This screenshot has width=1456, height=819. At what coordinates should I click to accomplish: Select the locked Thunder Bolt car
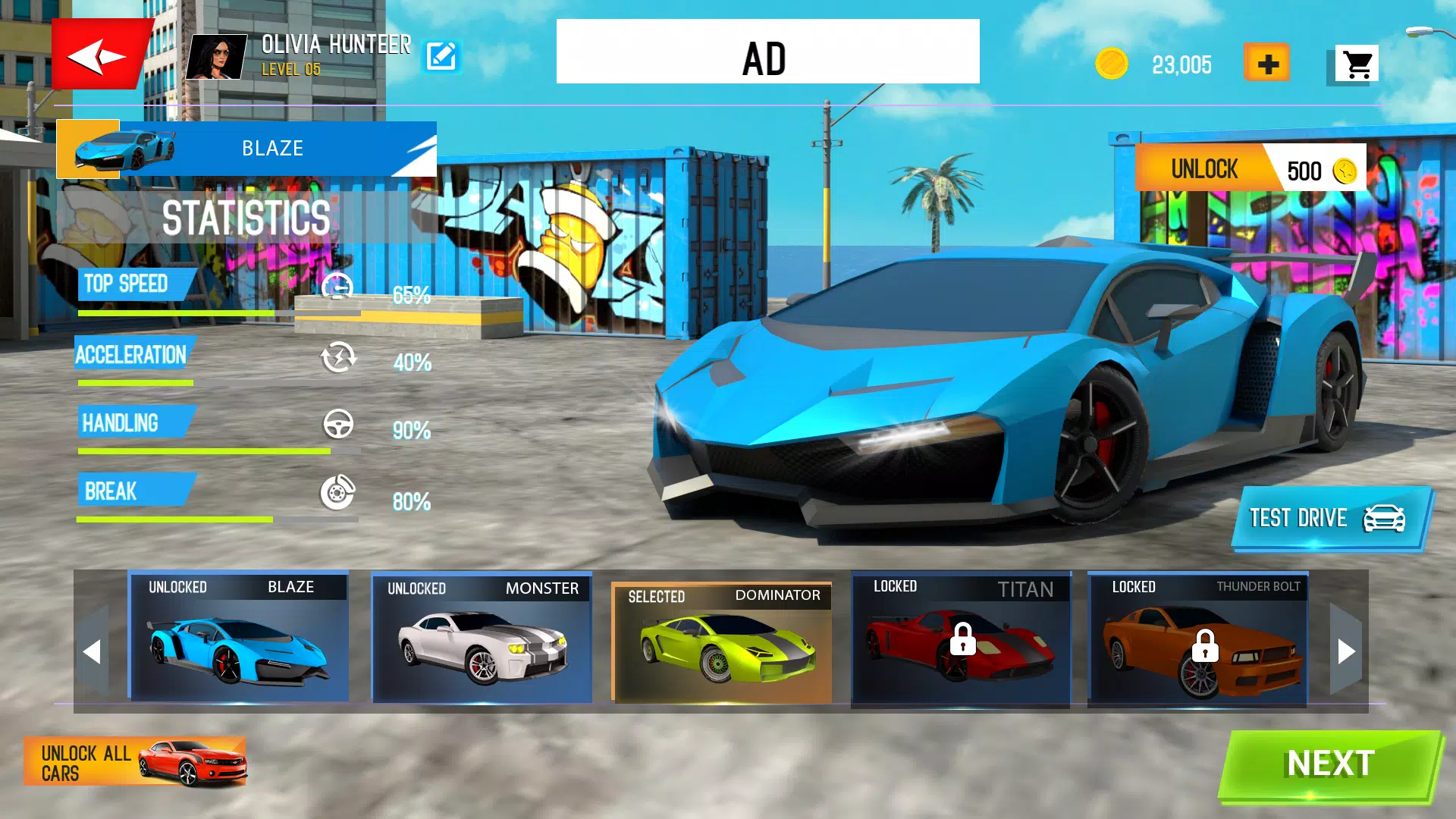pyautogui.click(x=1198, y=639)
